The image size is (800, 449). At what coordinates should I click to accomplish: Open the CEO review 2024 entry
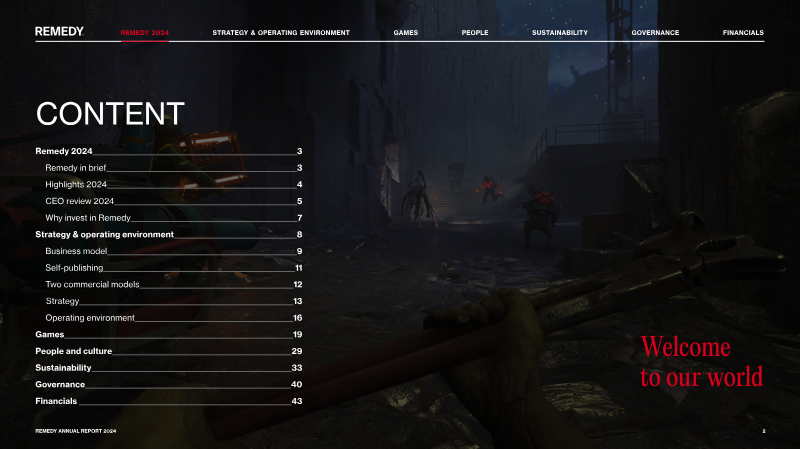pyautogui.click(x=79, y=201)
